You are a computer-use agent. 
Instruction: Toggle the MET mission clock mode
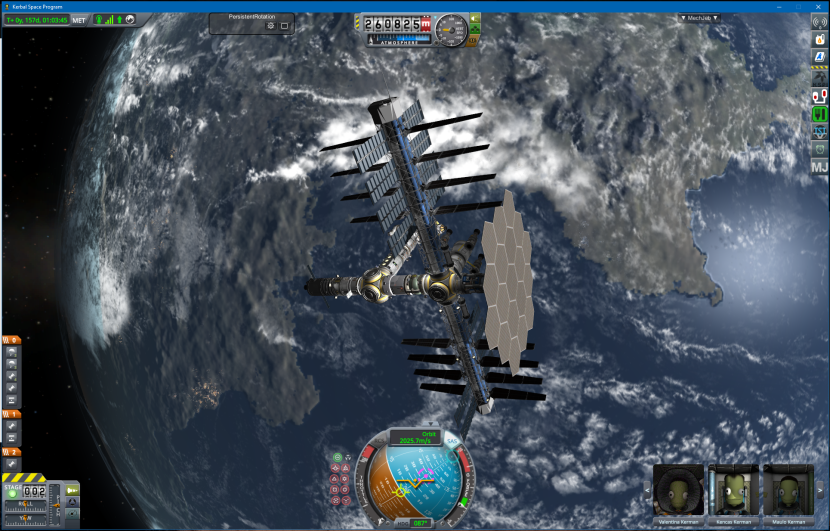click(79, 20)
